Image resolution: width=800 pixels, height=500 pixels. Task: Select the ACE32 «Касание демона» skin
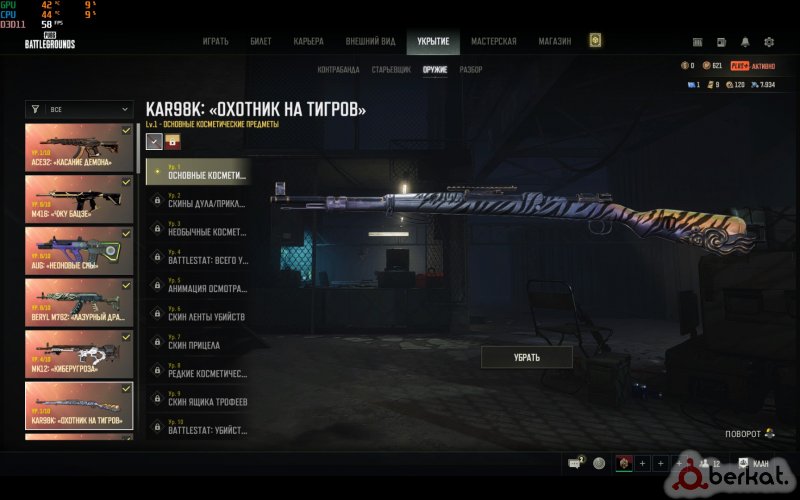pos(79,147)
